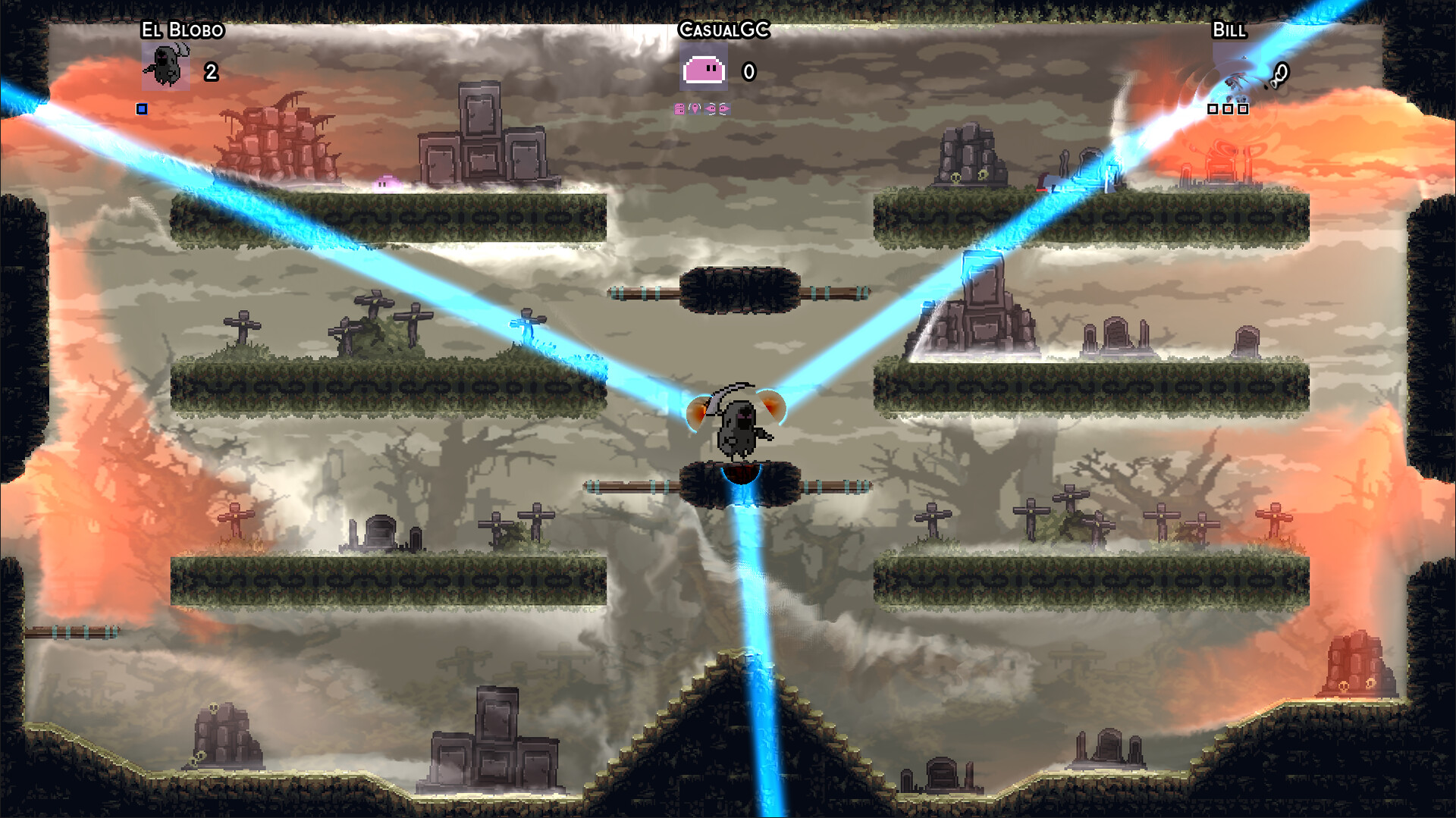Viewport: 1456px width, 818px height.
Task: Click the stacked-slime ability icon under CasualGC
Action: tap(679, 109)
